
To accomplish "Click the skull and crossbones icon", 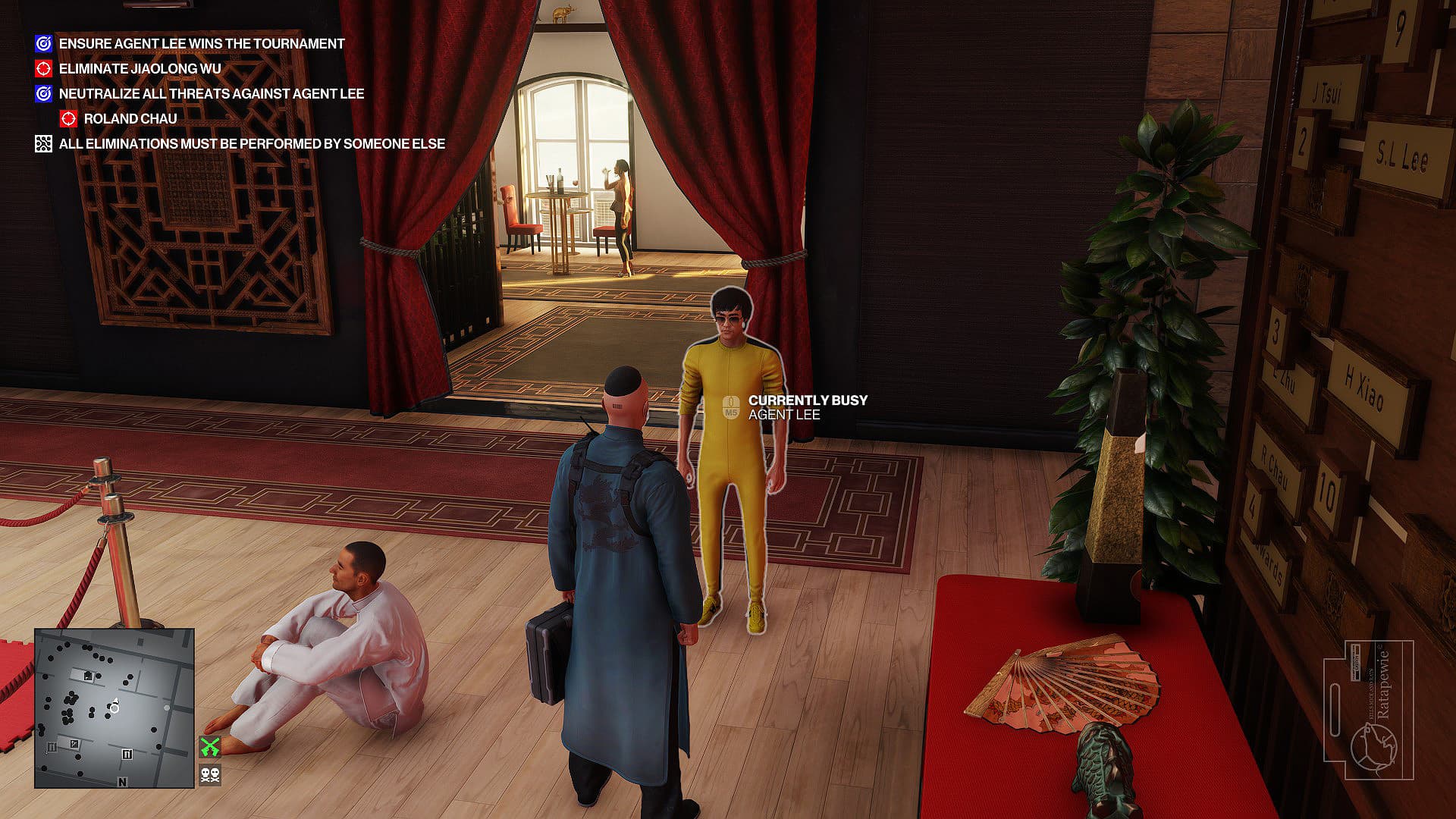I will point(210,775).
